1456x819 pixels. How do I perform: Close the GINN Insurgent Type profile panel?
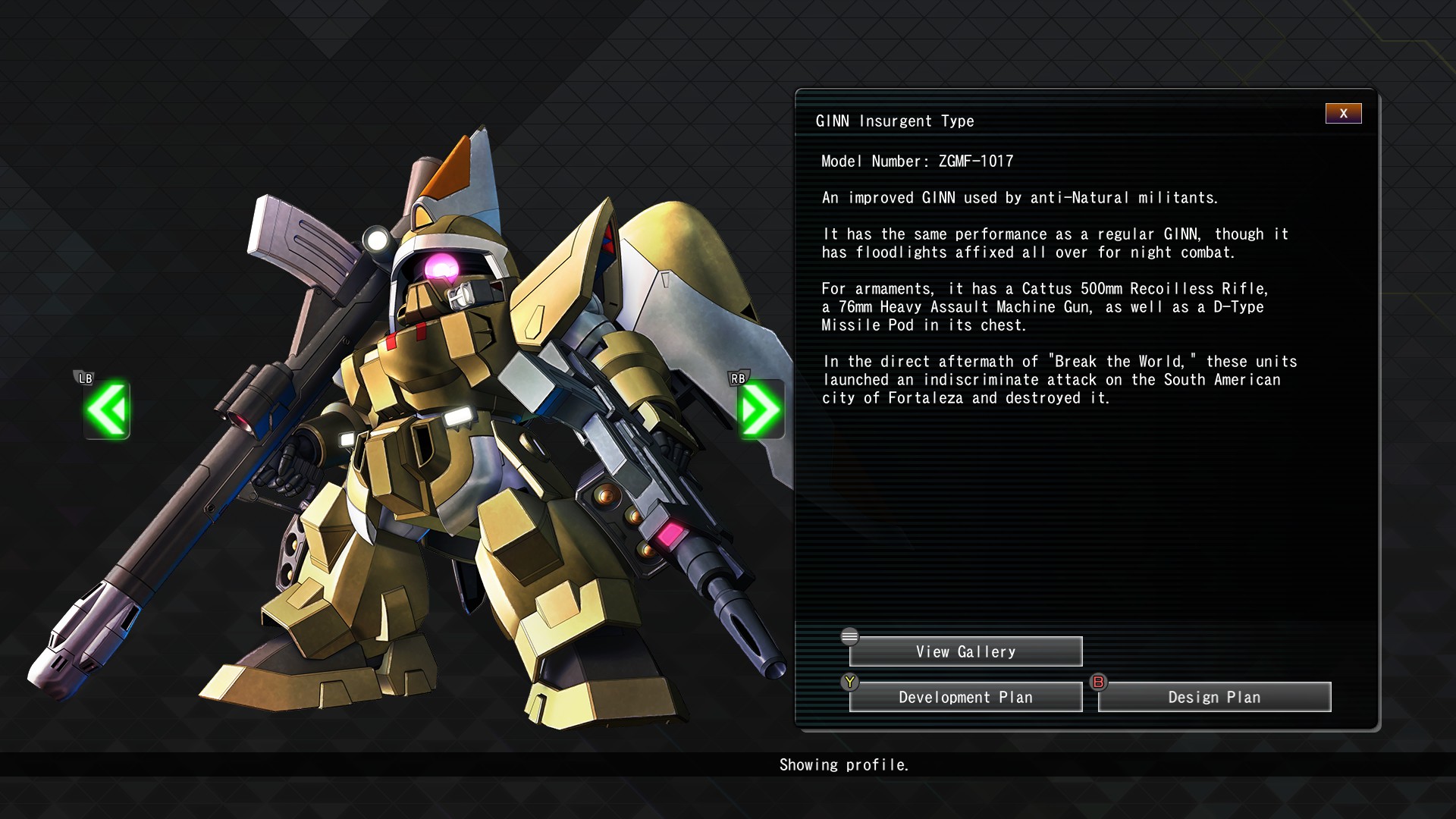(x=1343, y=114)
